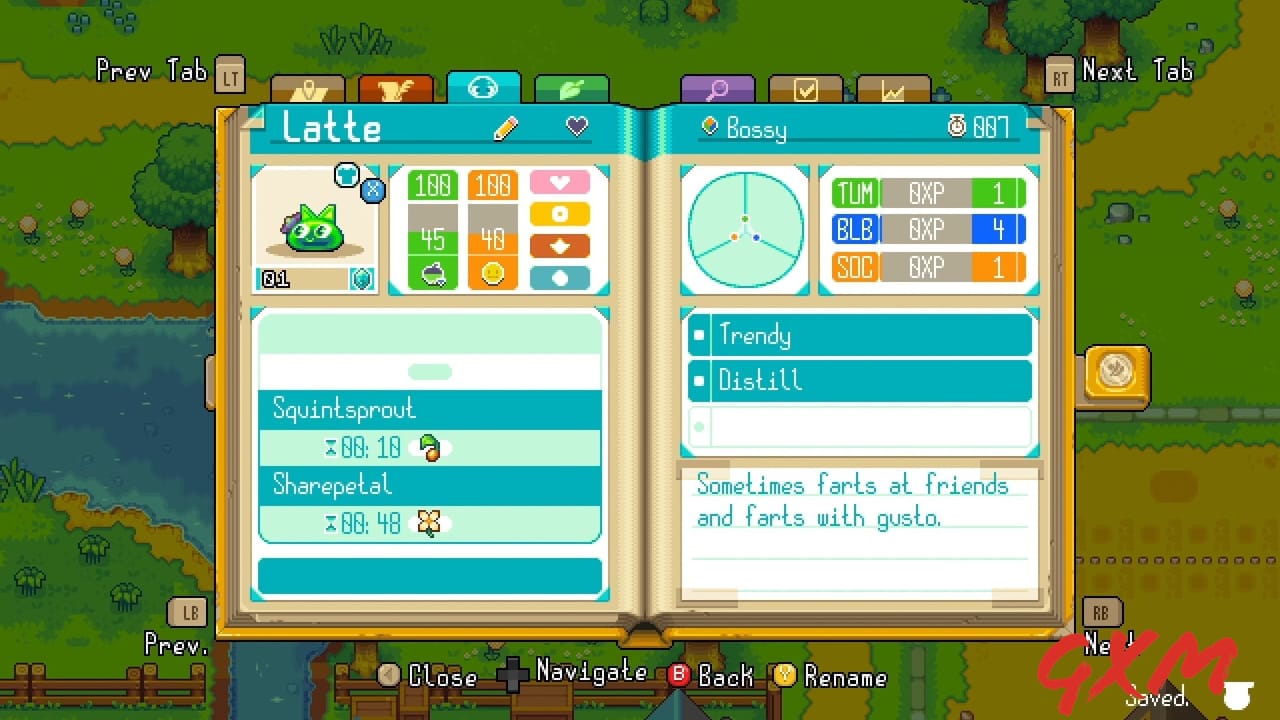Image resolution: width=1280 pixels, height=720 pixels.
Task: Toggle the pink heart stat pill
Action: click(x=558, y=184)
